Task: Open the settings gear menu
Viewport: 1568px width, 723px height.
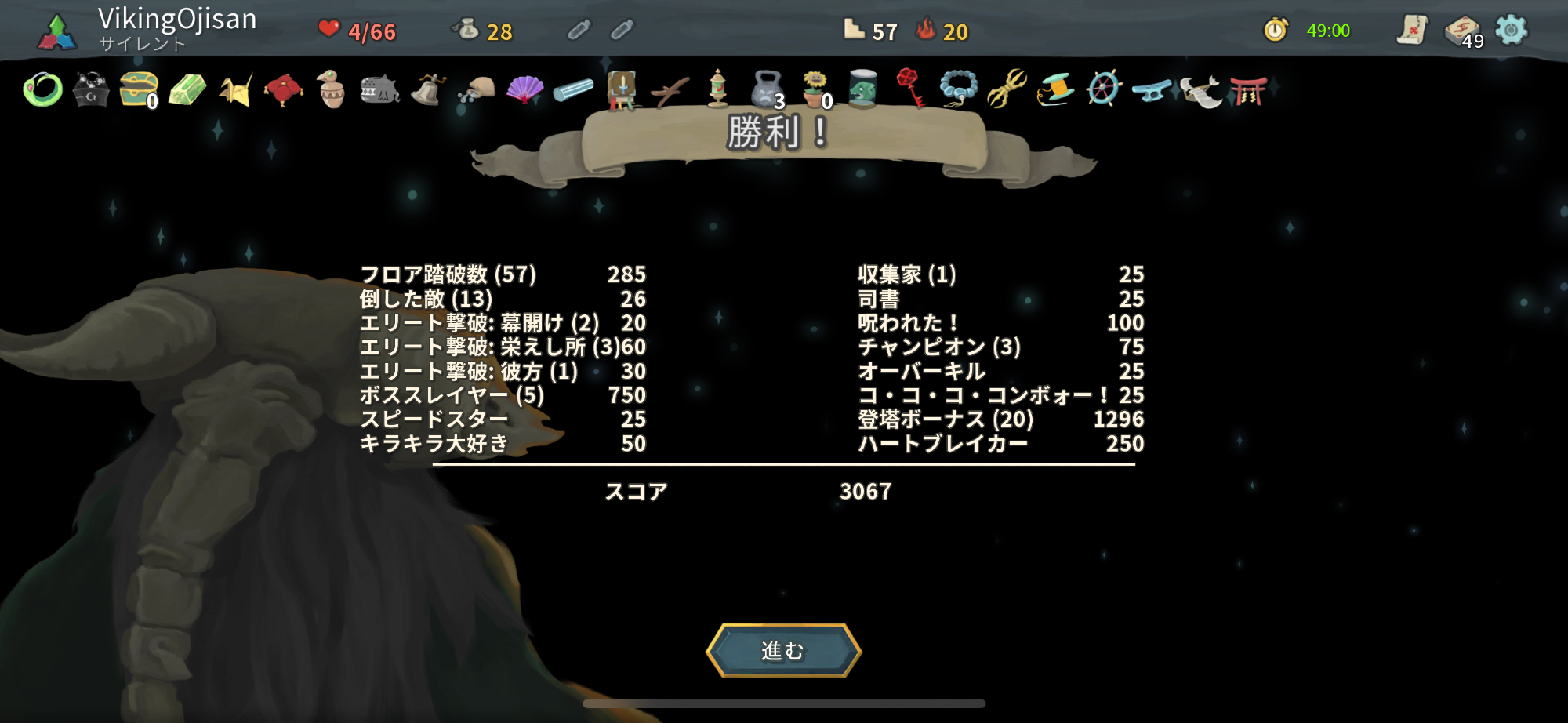Action: pyautogui.click(x=1511, y=31)
